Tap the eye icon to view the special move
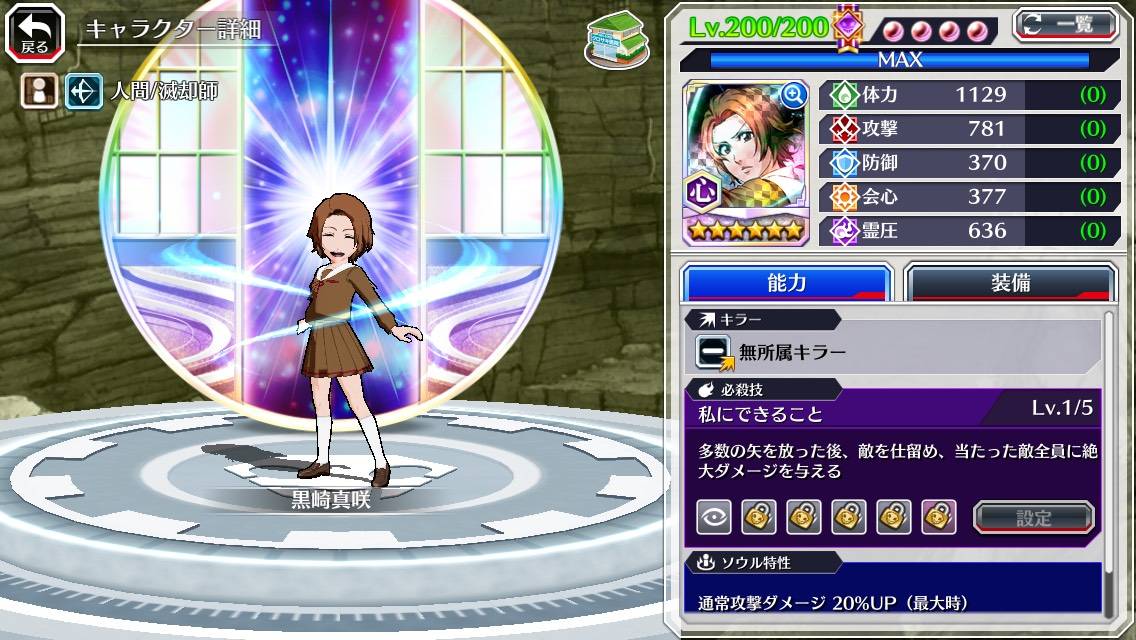1136x640 pixels. 713,517
